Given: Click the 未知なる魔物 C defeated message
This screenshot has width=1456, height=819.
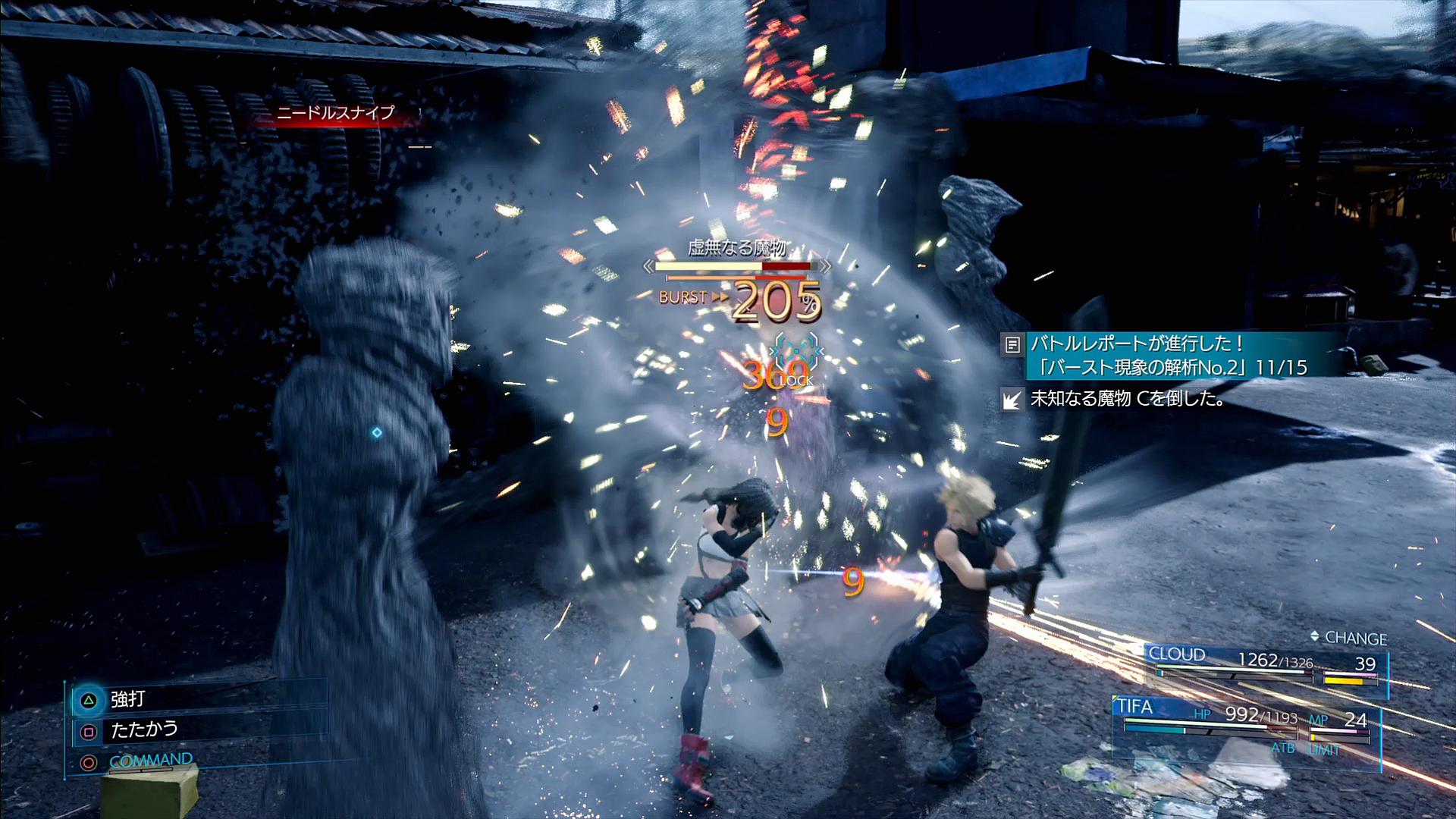Looking at the screenshot, I should (x=1127, y=399).
